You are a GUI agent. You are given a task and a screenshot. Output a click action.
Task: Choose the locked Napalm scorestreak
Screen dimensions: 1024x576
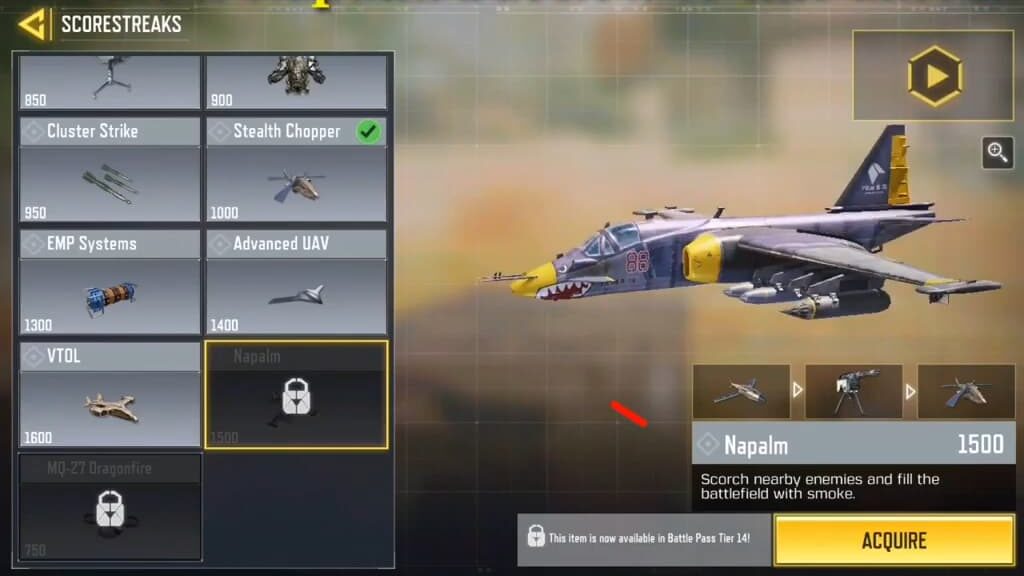click(x=296, y=395)
